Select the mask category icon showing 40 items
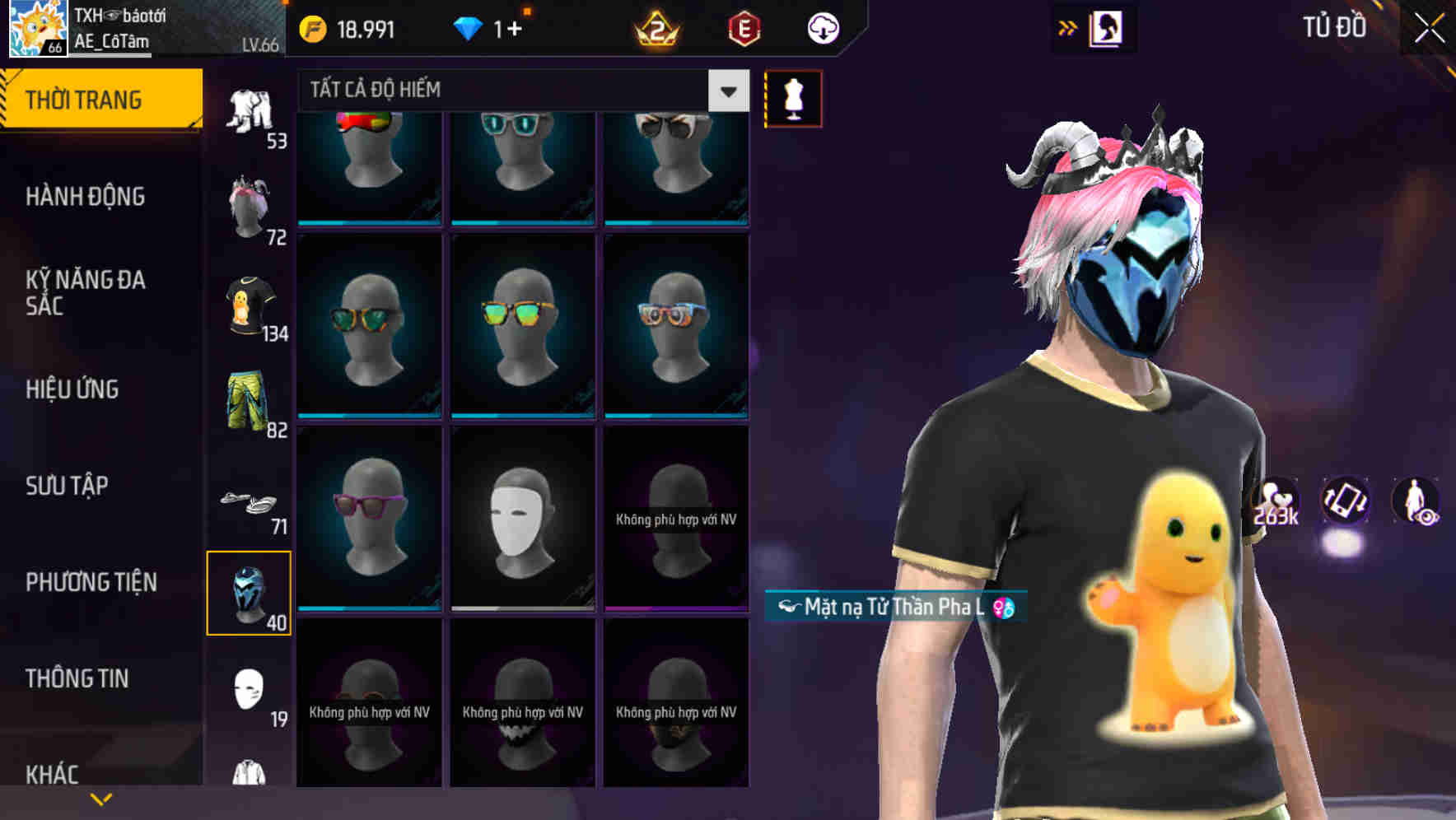The image size is (1456, 820). [x=250, y=591]
